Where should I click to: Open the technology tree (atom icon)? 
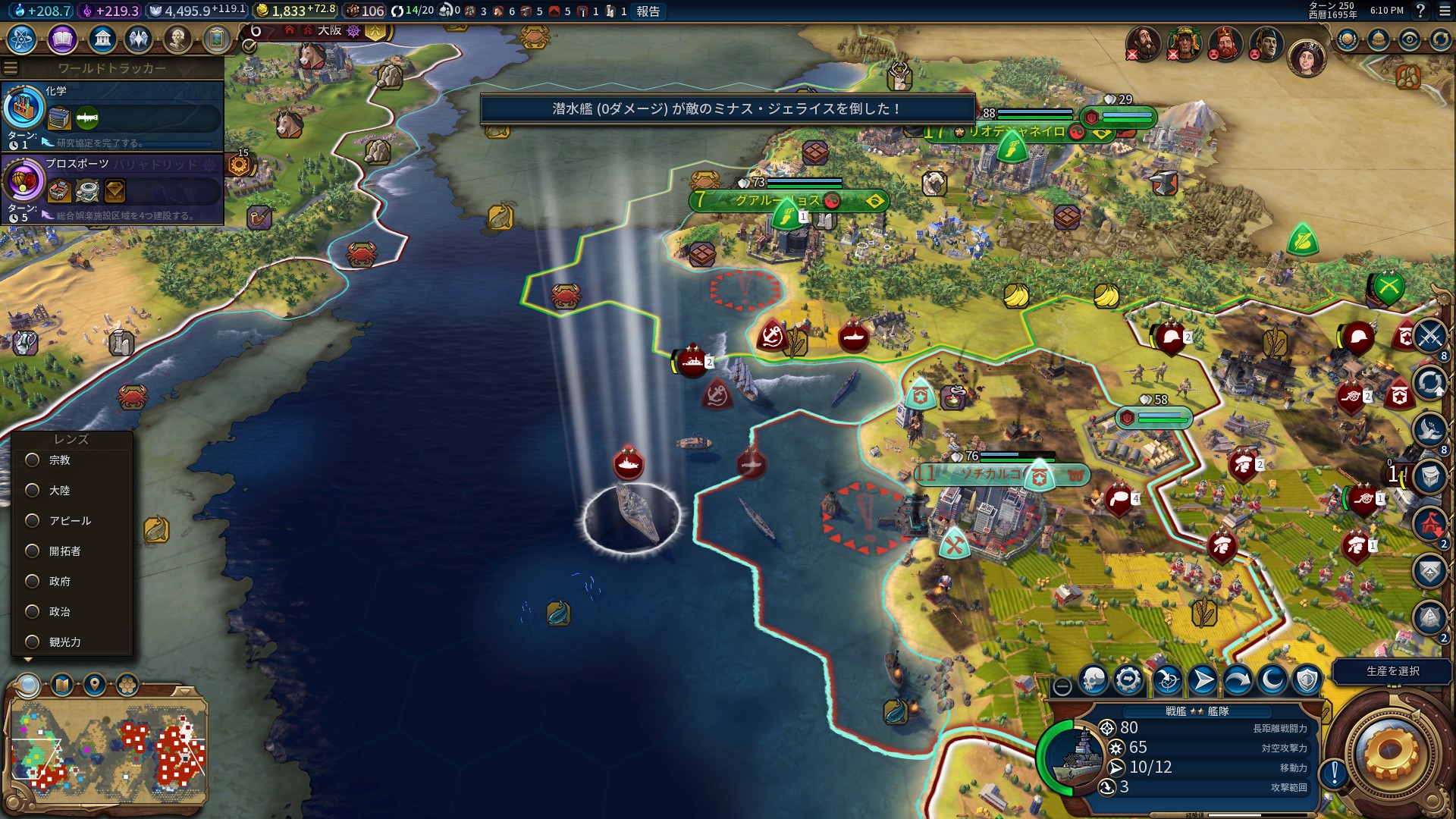tap(22, 39)
